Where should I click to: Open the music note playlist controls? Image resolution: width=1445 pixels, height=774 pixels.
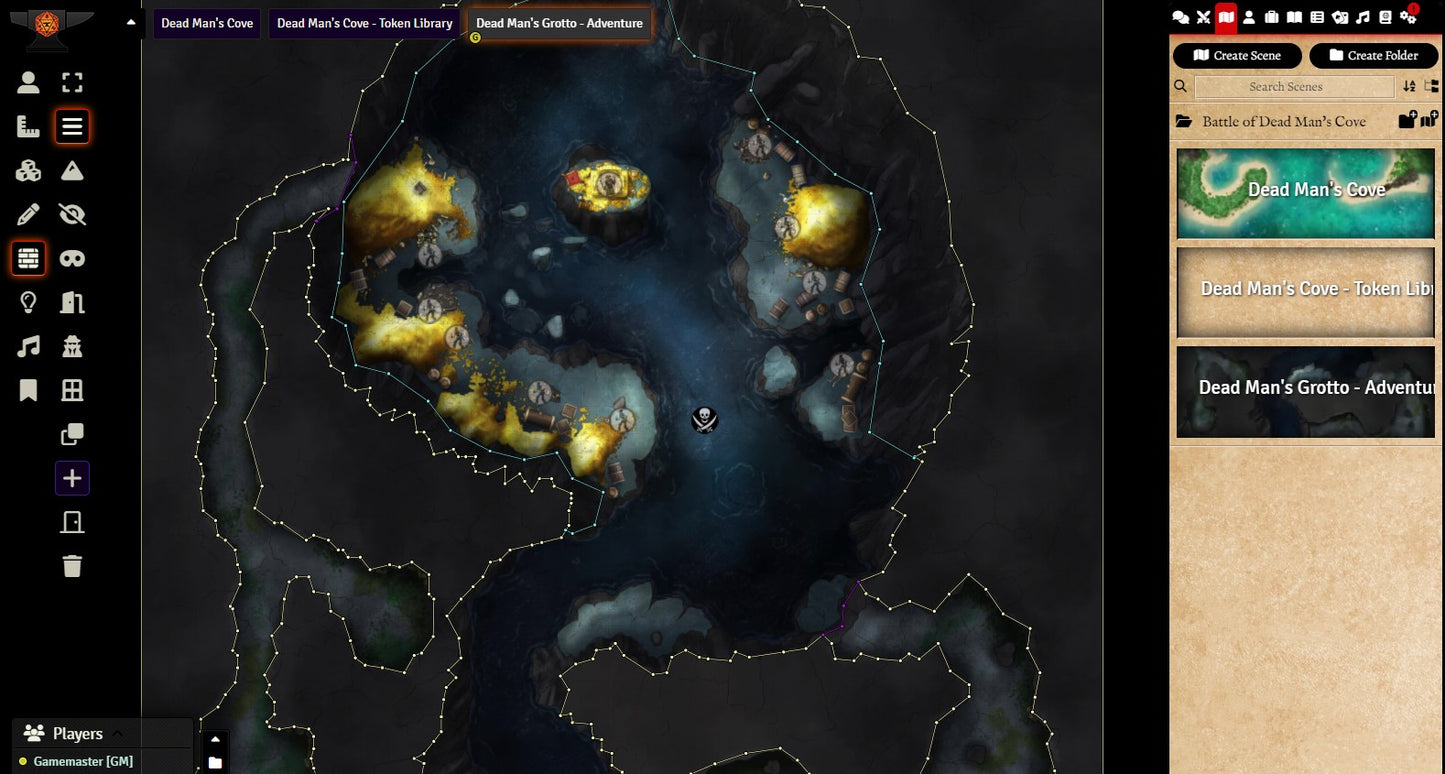pyautogui.click(x=28, y=346)
